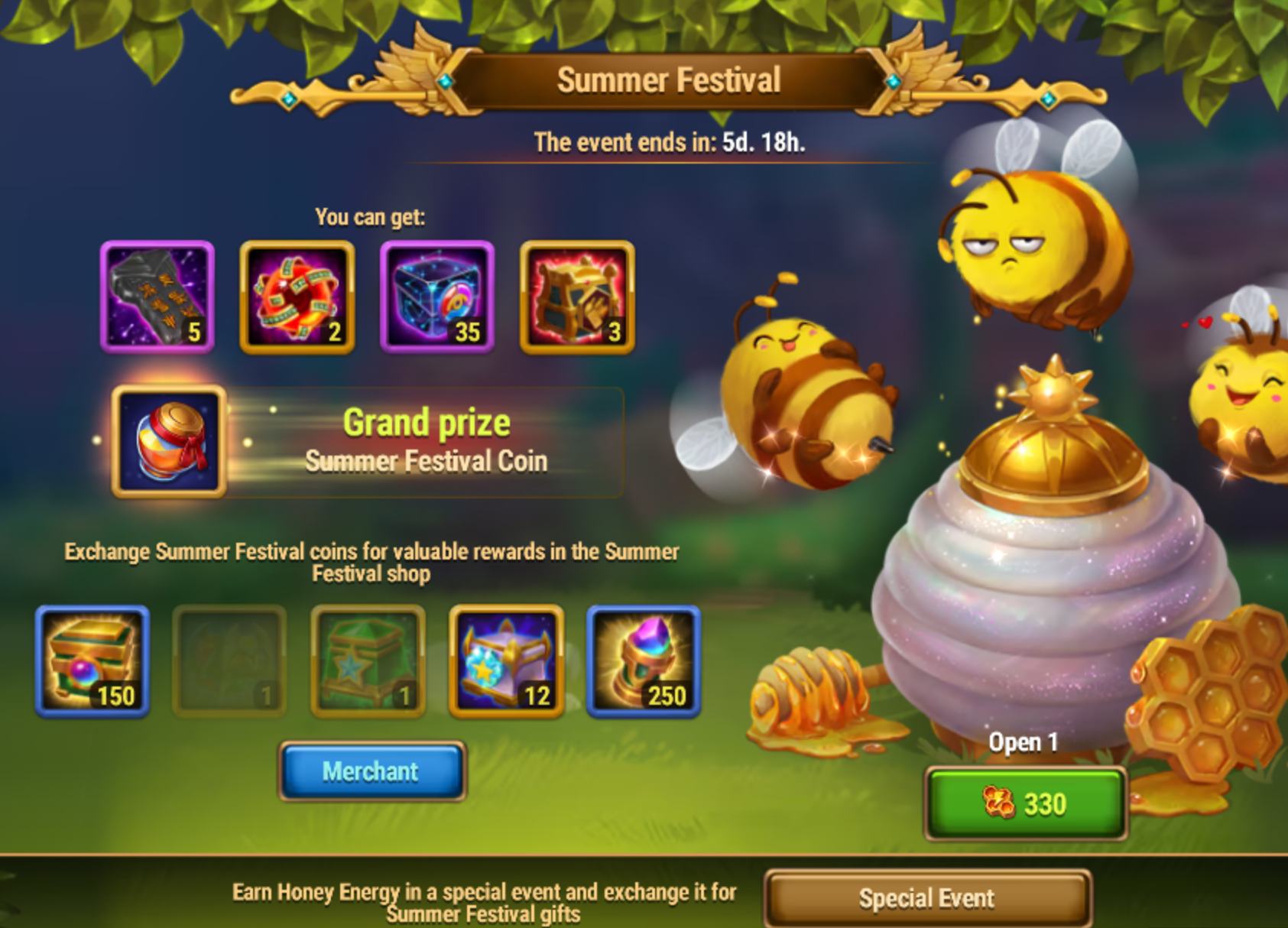Go to the Special Event

click(x=926, y=898)
